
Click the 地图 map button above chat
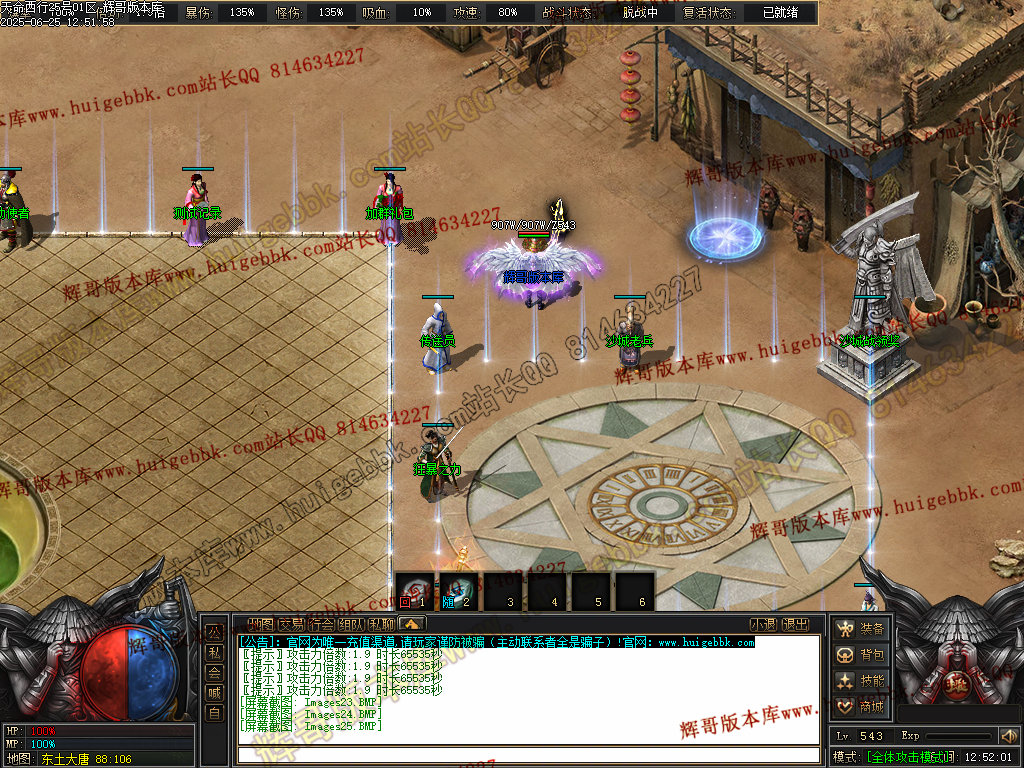(260, 625)
